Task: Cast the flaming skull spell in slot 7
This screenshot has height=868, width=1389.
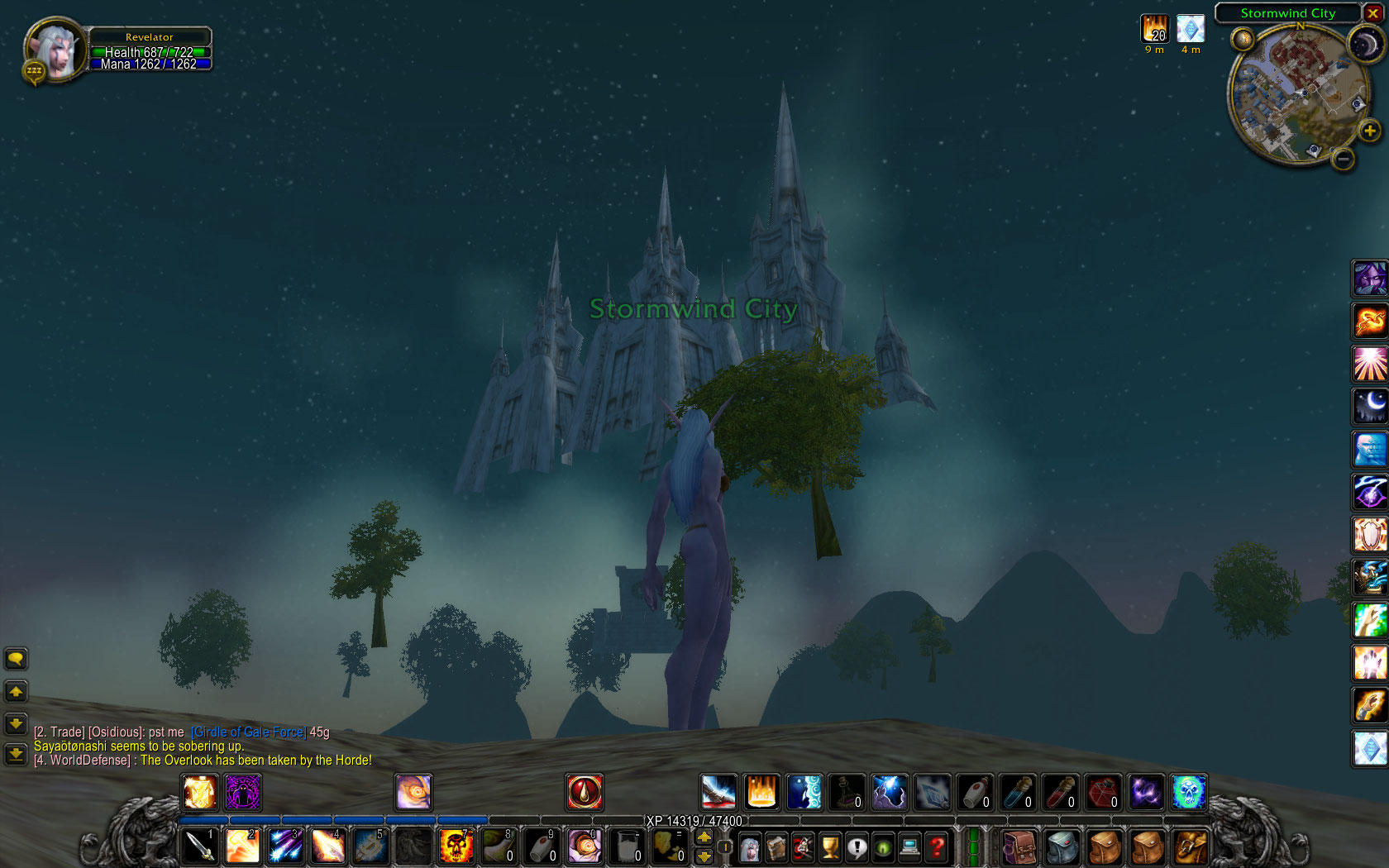Action: click(456, 846)
